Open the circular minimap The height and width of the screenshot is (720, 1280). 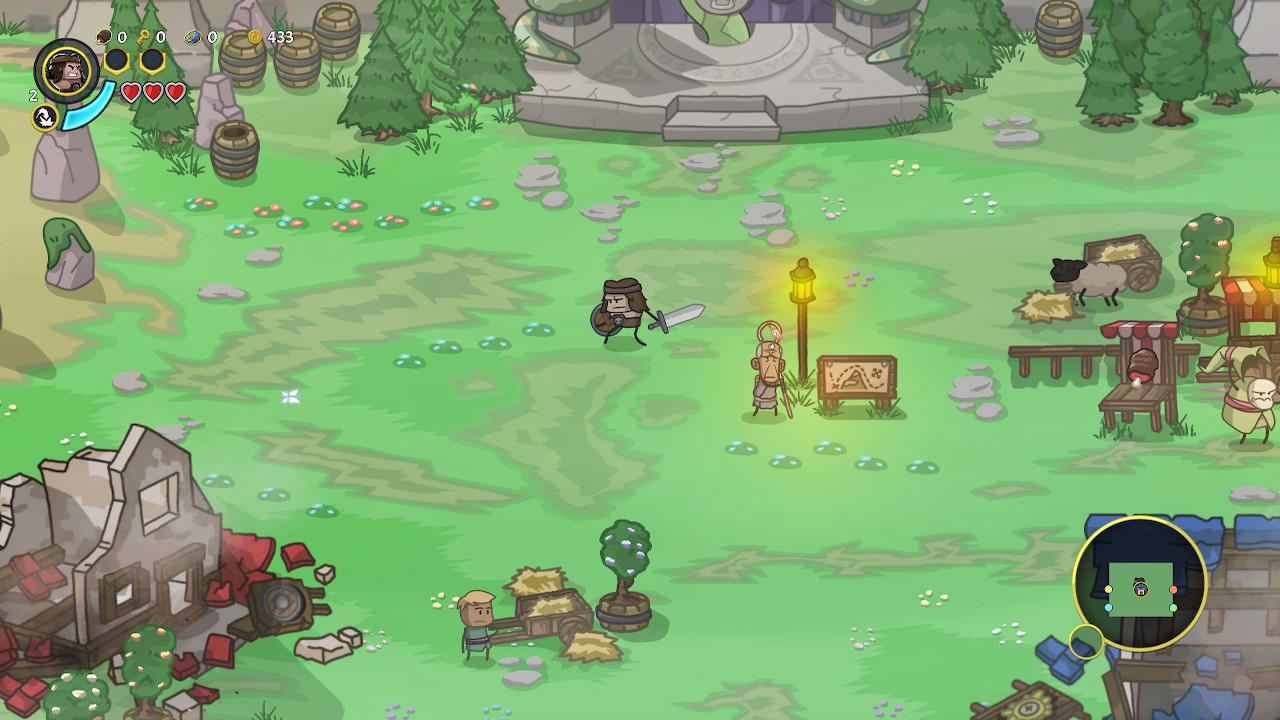point(1140,583)
